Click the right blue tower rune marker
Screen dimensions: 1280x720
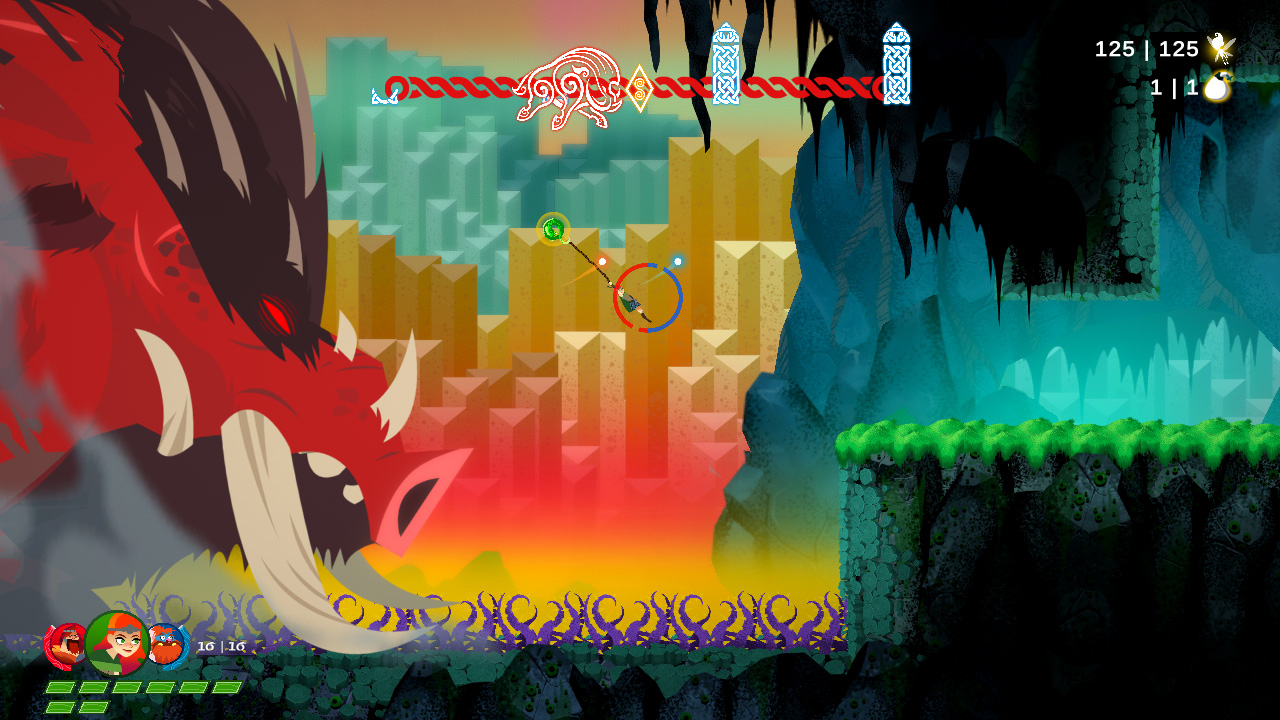[895, 65]
